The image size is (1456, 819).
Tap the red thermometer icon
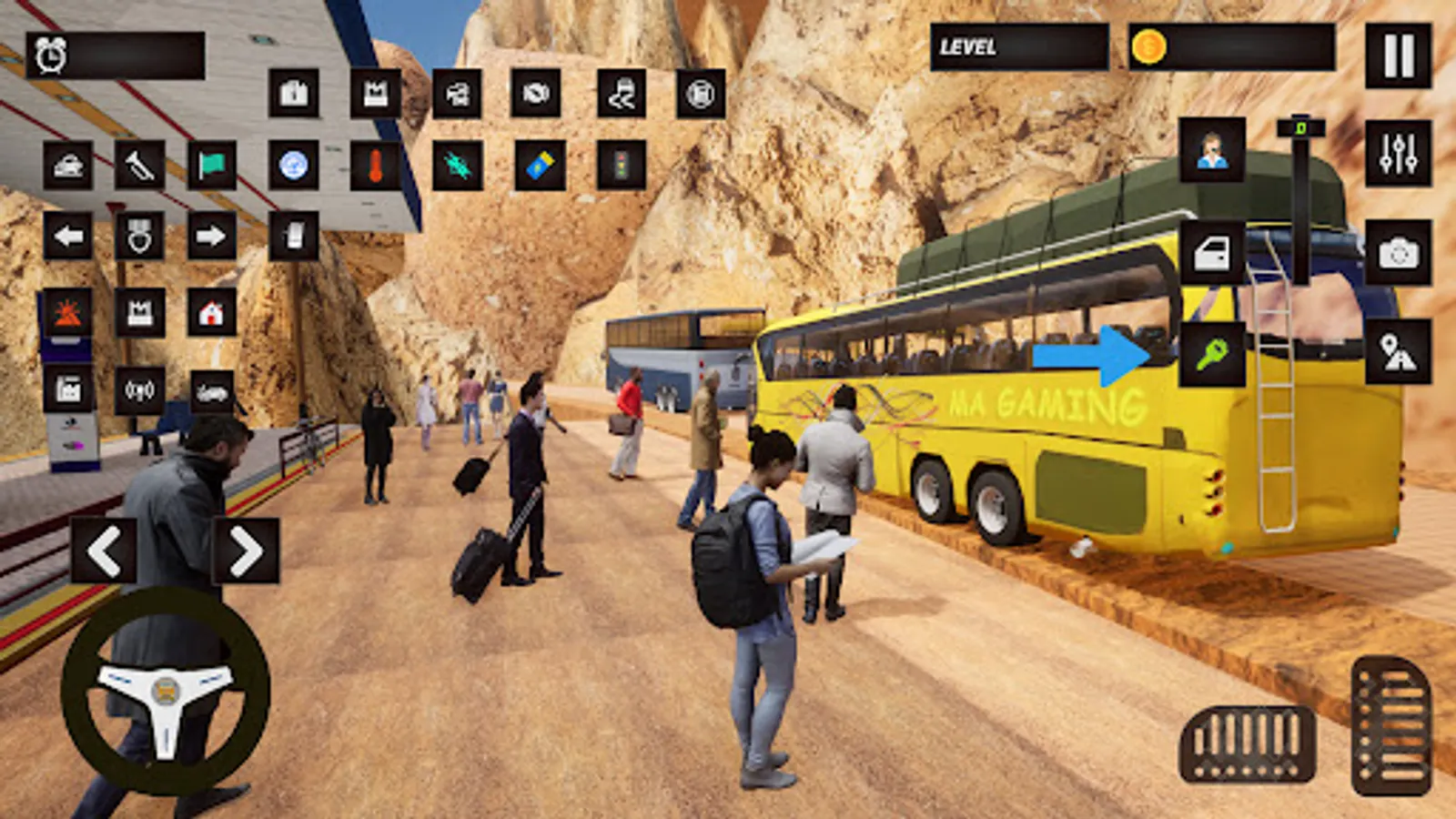tap(375, 166)
